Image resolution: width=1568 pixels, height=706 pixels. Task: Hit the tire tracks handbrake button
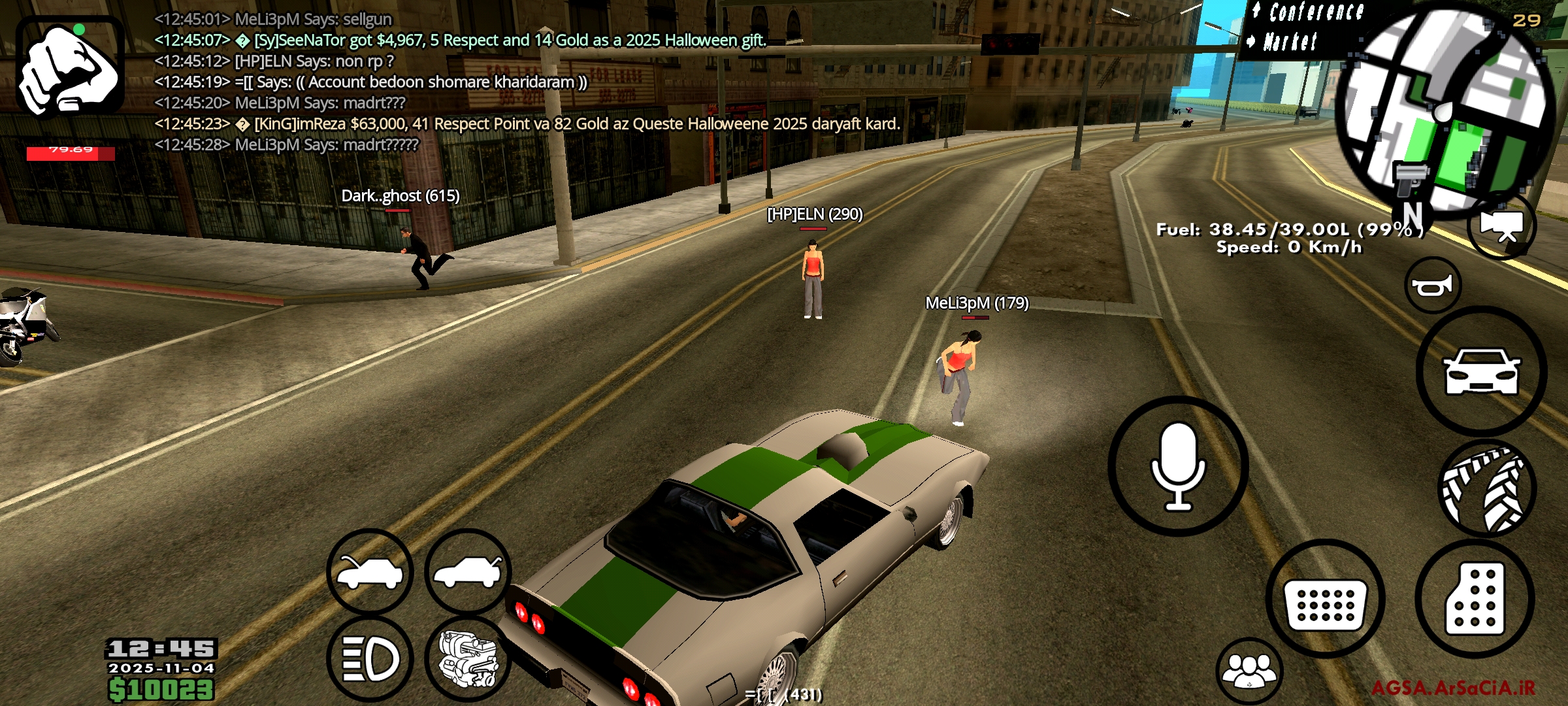[1486, 489]
